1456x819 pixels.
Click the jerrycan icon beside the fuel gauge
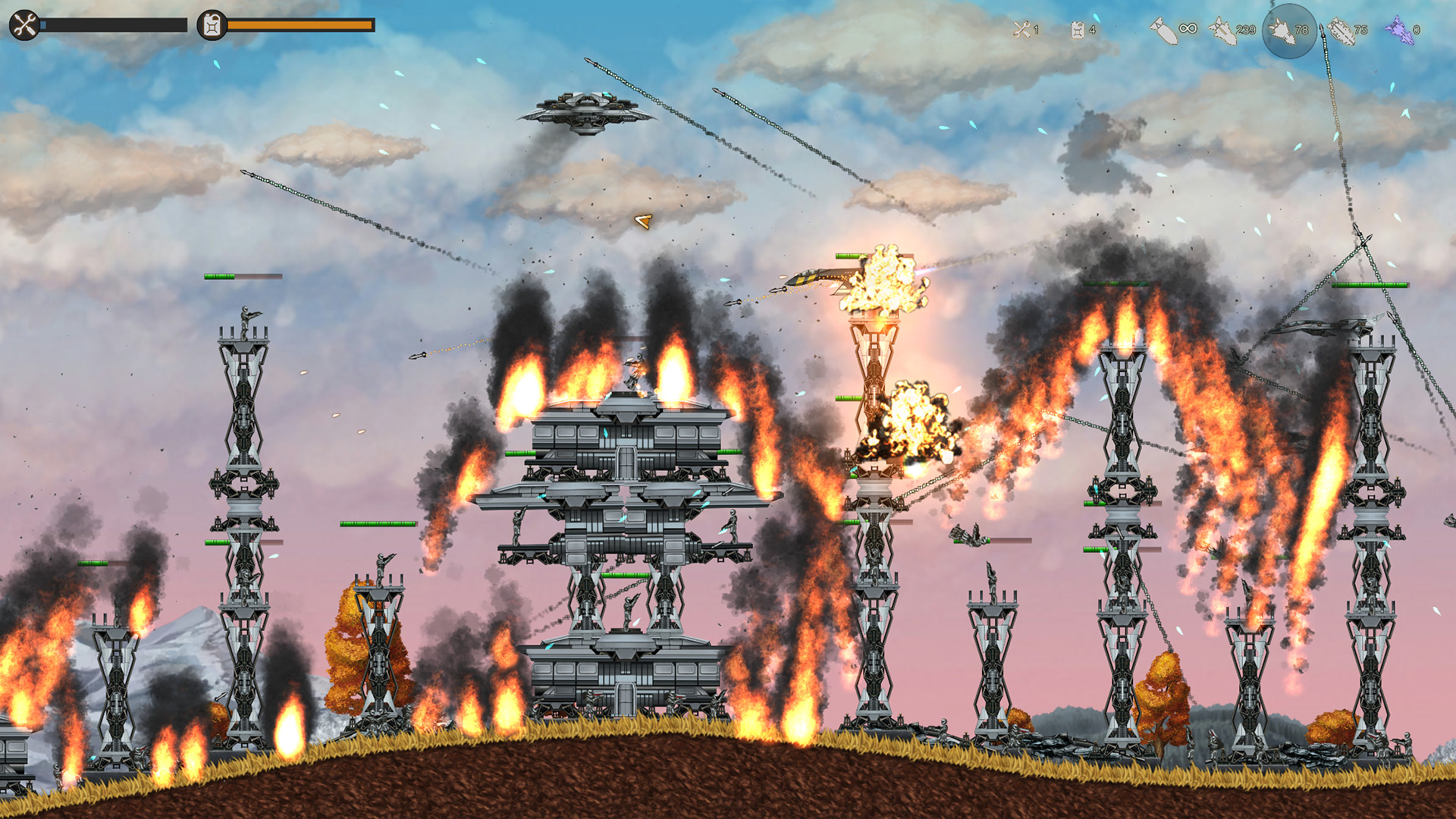(x=210, y=25)
